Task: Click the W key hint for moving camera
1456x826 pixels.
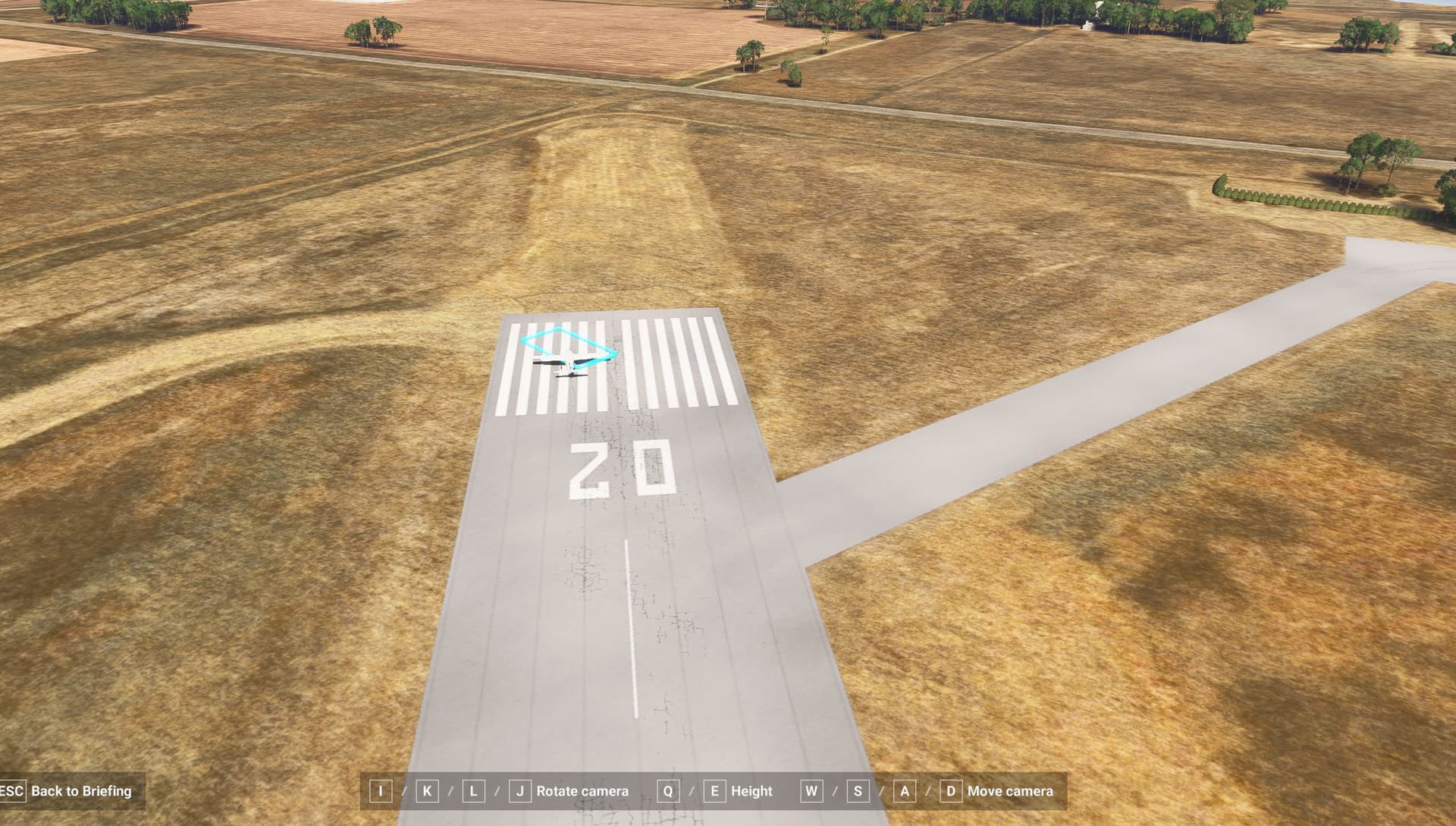Action: click(810, 791)
